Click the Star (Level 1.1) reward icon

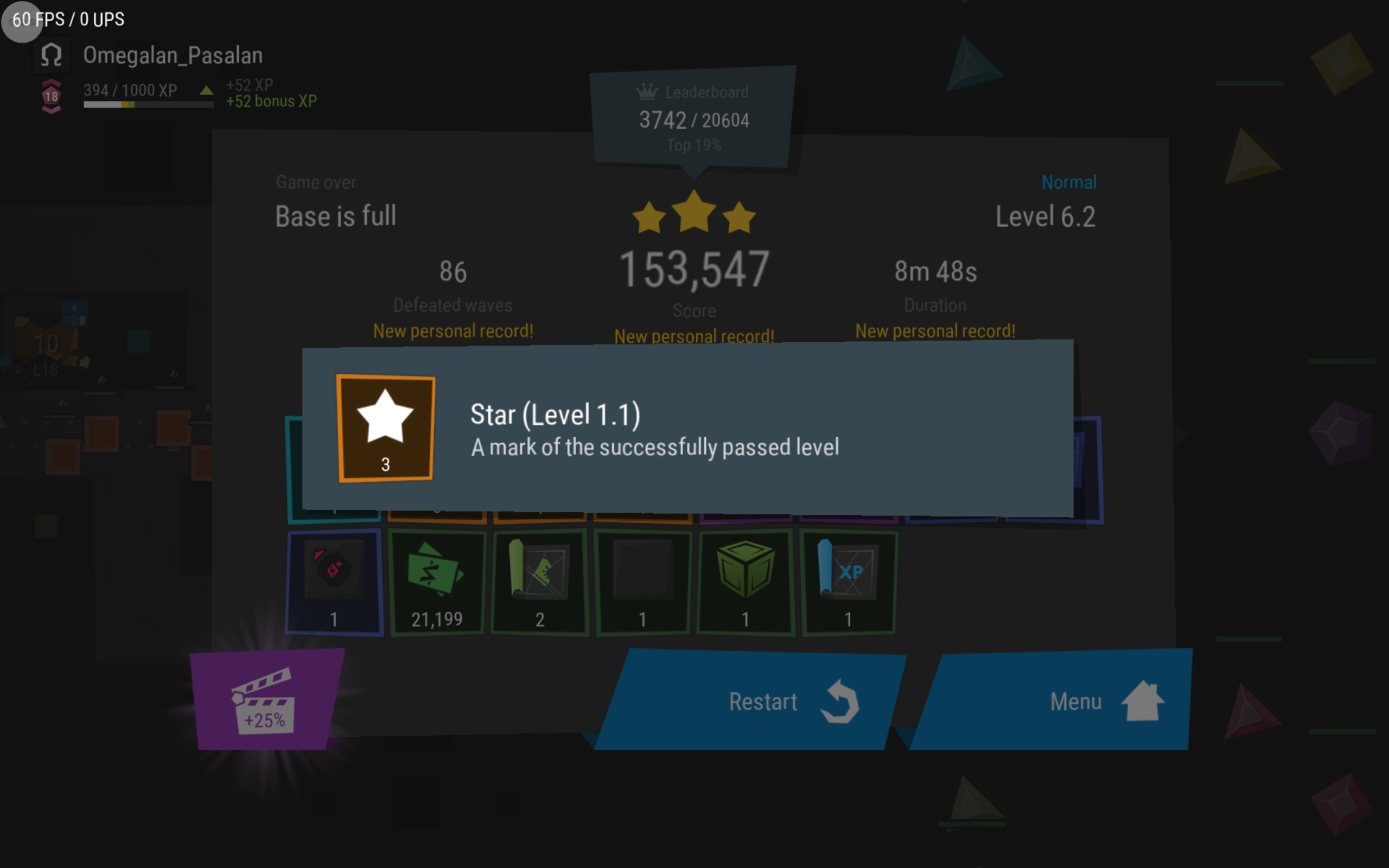pos(385,428)
